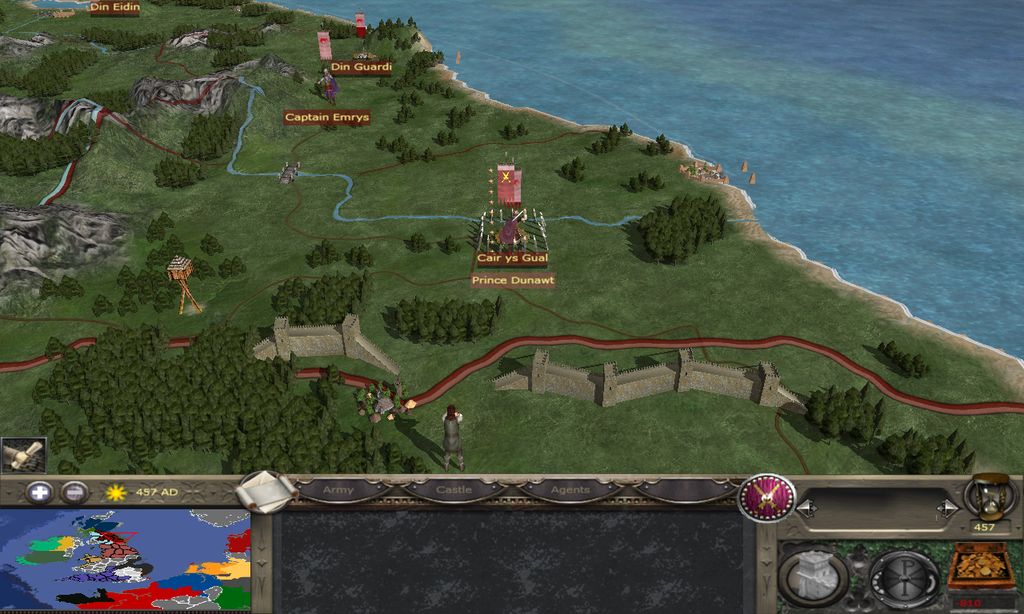Switch to the Castle tab

pos(453,491)
